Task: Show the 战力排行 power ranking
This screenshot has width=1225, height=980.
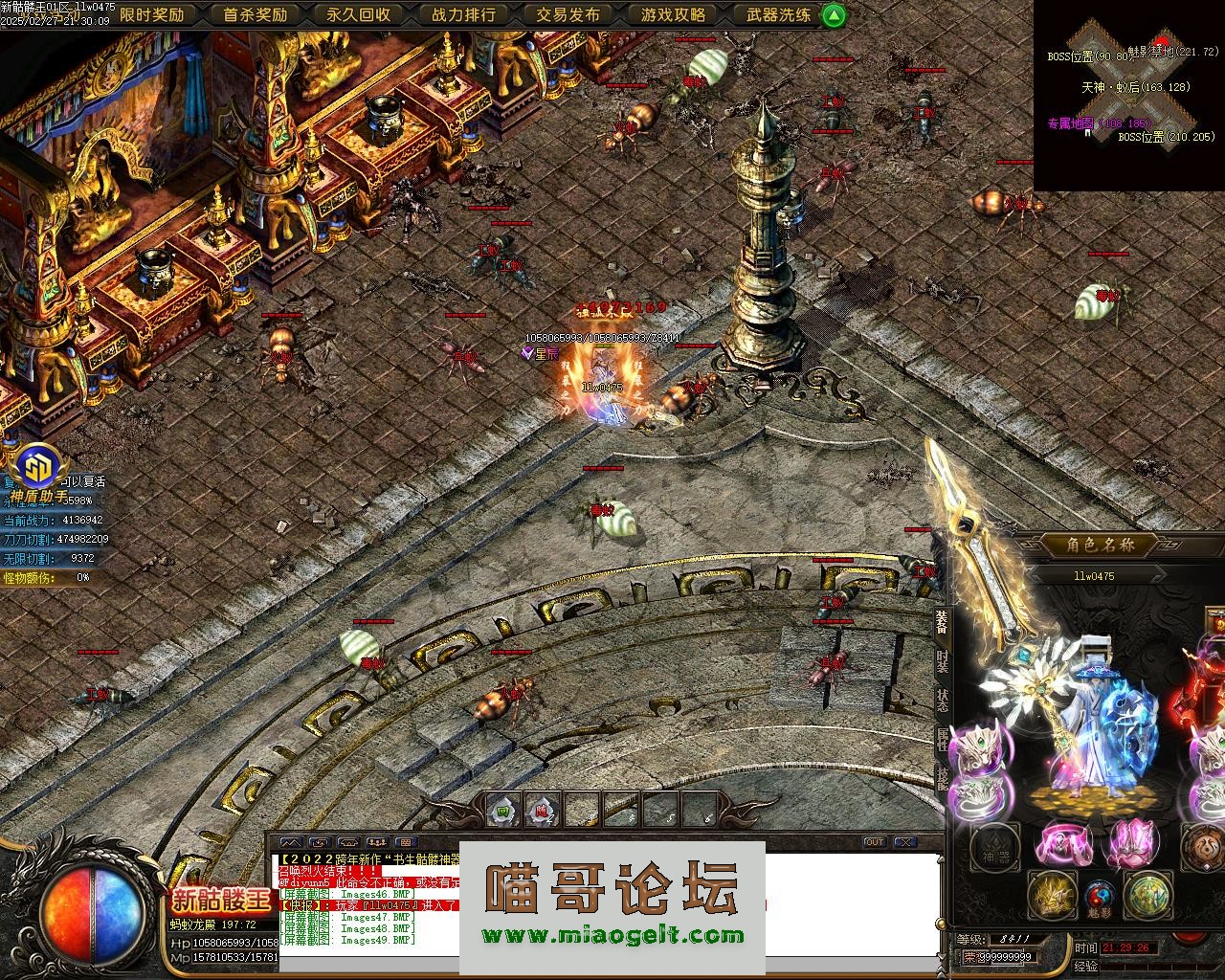Action: [x=463, y=14]
